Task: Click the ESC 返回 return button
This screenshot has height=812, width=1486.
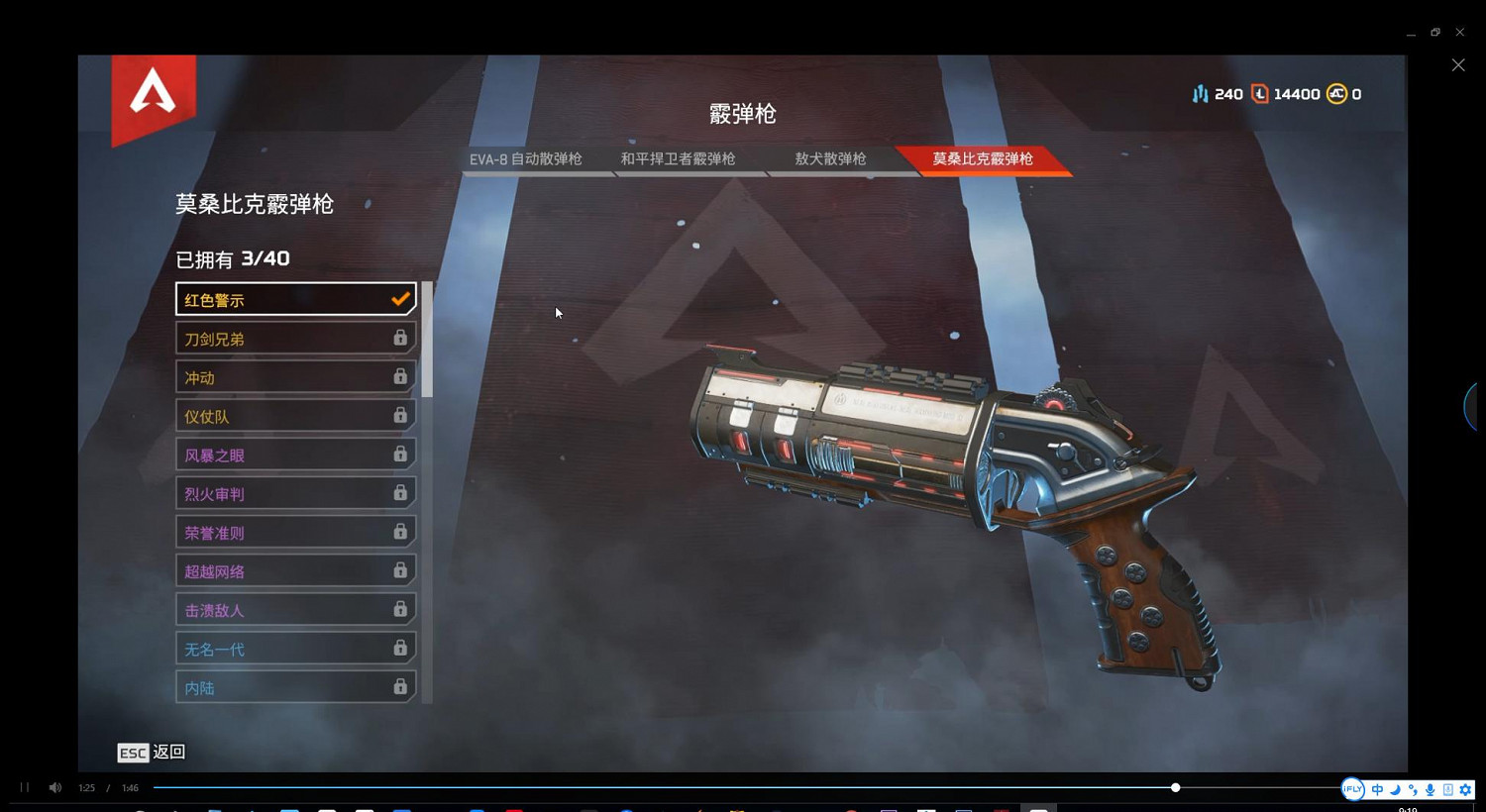Action: coord(151,753)
